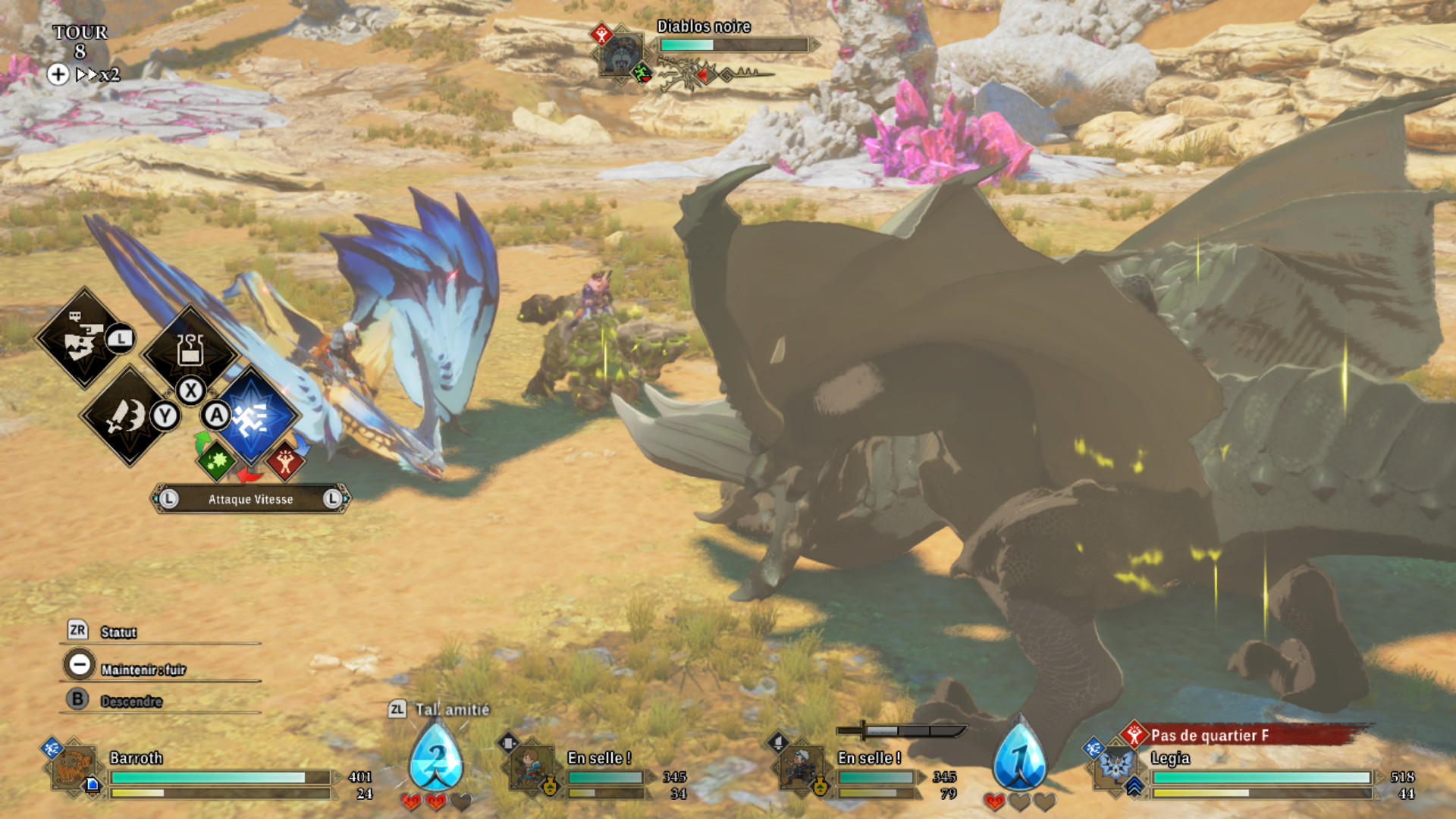This screenshot has width=1456, height=819.
Task: Click the left rider portrait with brown hair
Action: [531, 767]
